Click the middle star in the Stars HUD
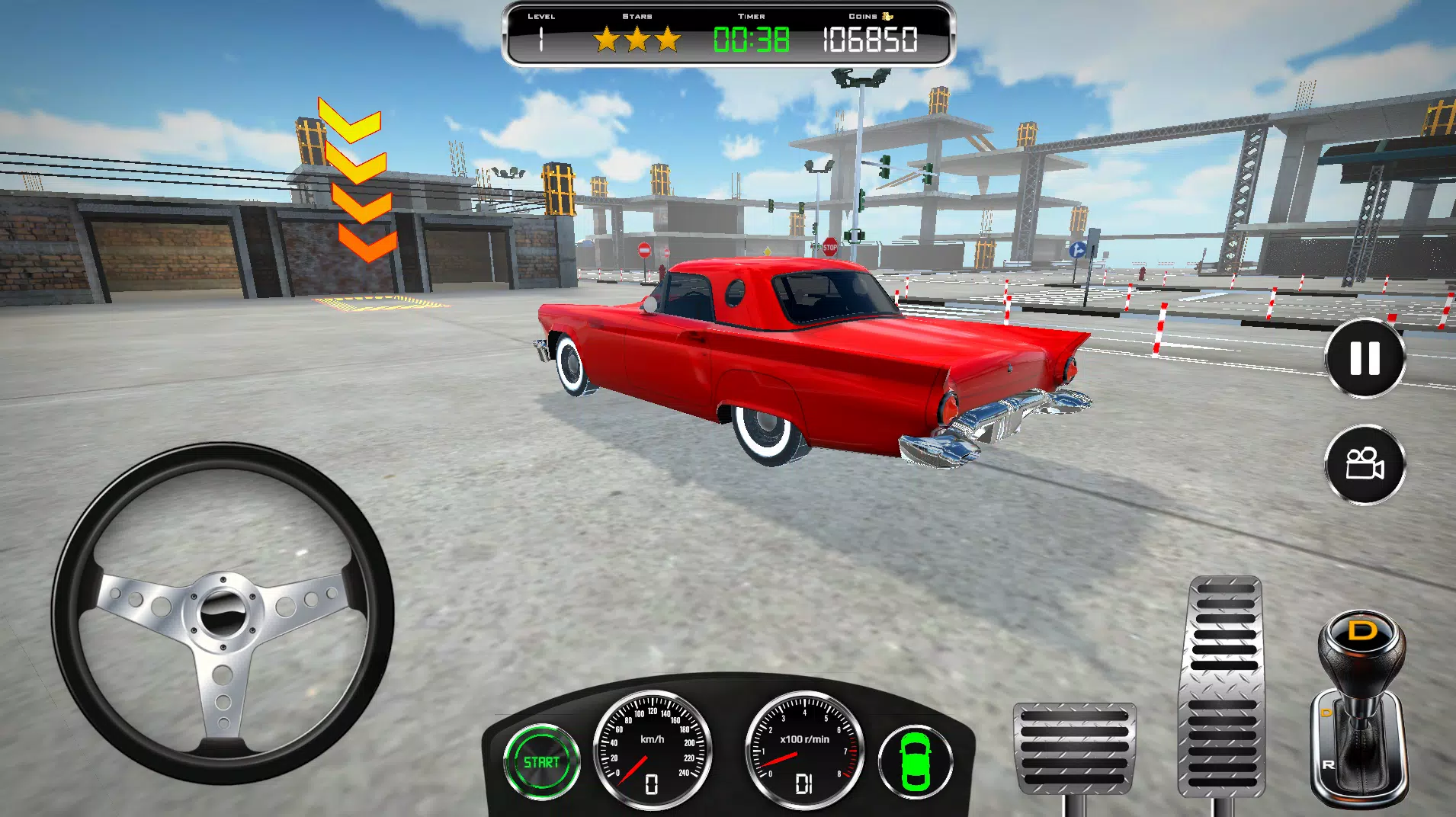 tap(638, 37)
